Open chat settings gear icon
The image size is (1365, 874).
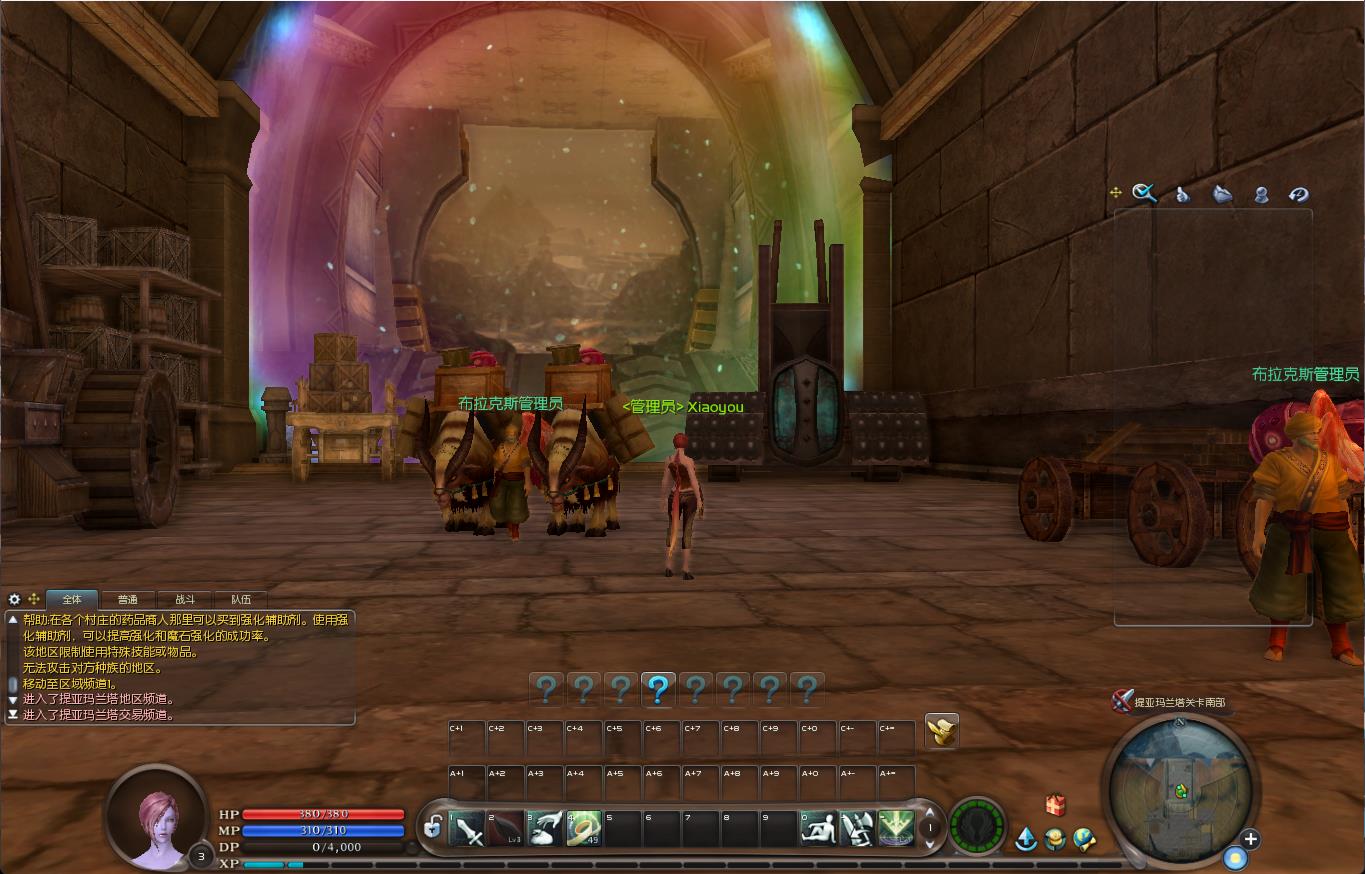point(14,599)
